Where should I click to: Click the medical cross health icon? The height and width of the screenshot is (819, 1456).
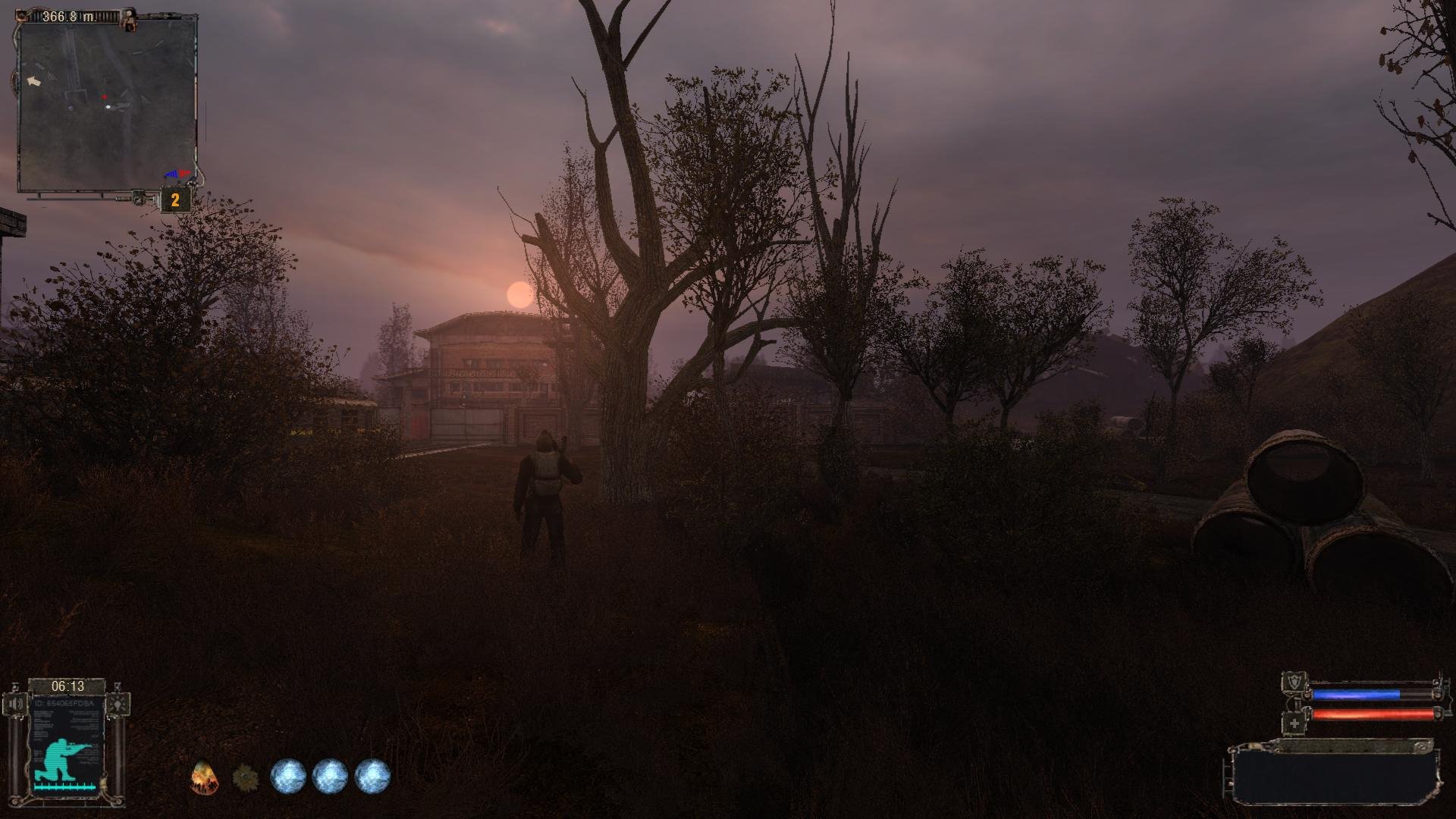[x=1294, y=723]
